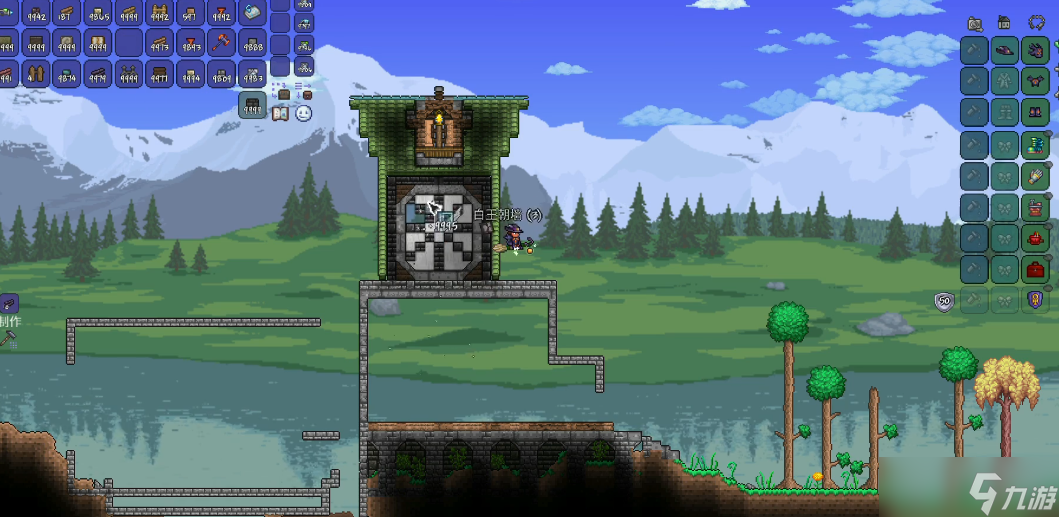Select the equipped boots armor slot

click(x=1036, y=112)
